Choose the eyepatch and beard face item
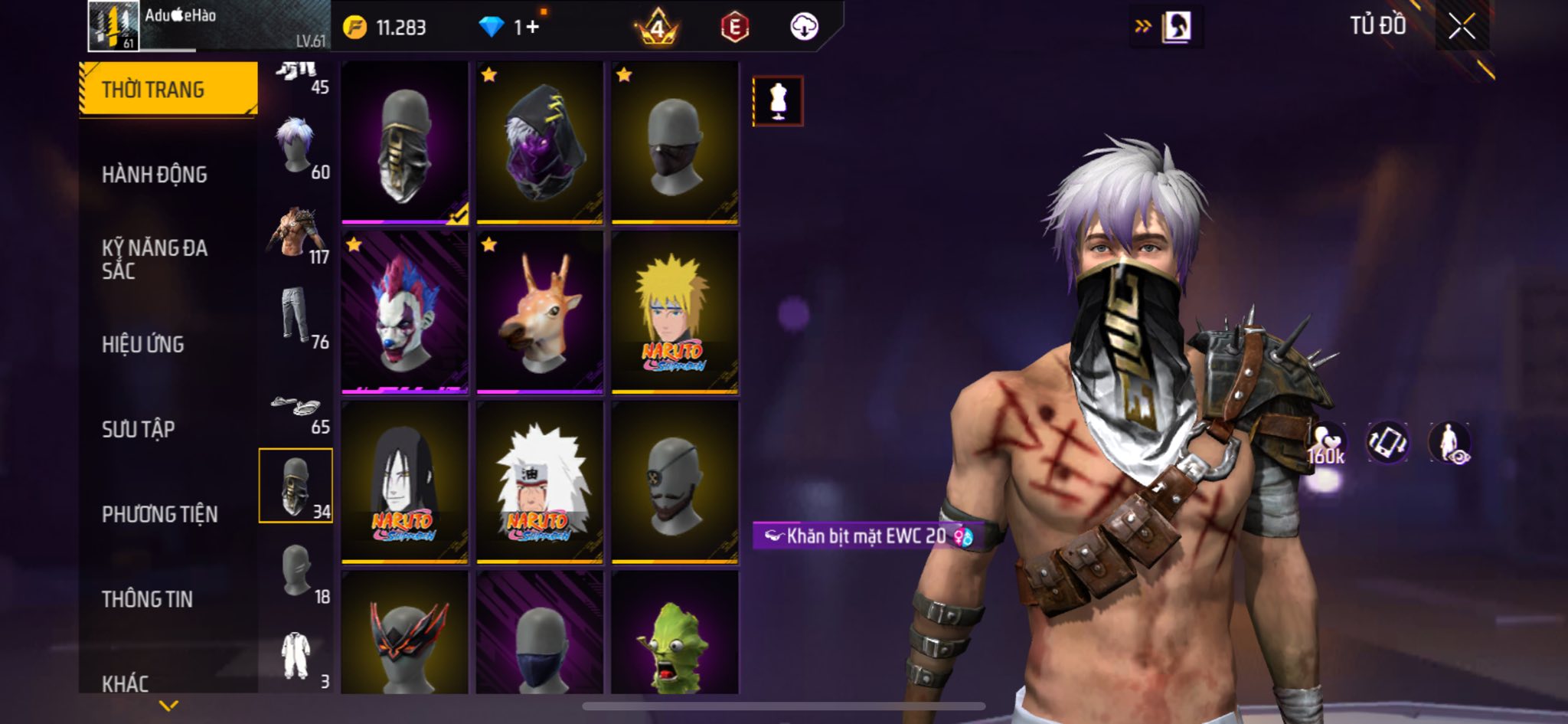The width and height of the screenshot is (1568, 724). tap(675, 481)
